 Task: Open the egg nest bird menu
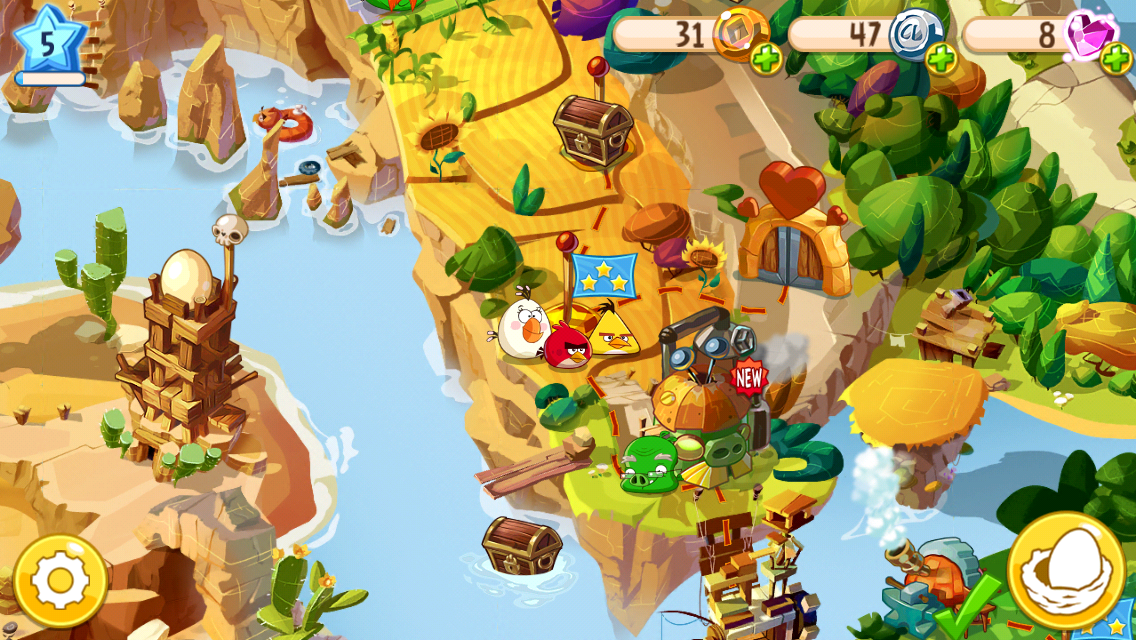click(1066, 571)
